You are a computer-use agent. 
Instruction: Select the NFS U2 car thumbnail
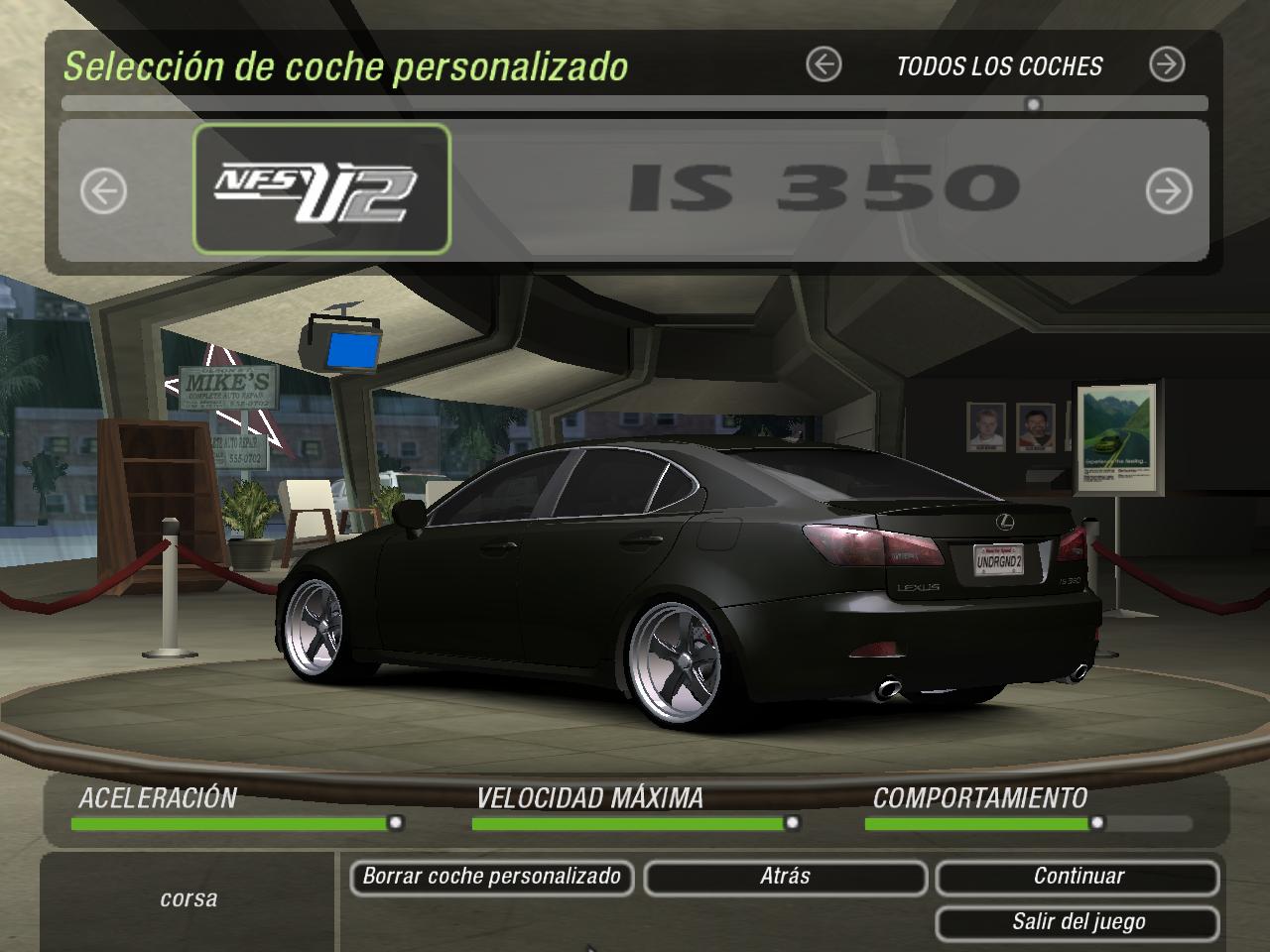pyautogui.click(x=321, y=189)
